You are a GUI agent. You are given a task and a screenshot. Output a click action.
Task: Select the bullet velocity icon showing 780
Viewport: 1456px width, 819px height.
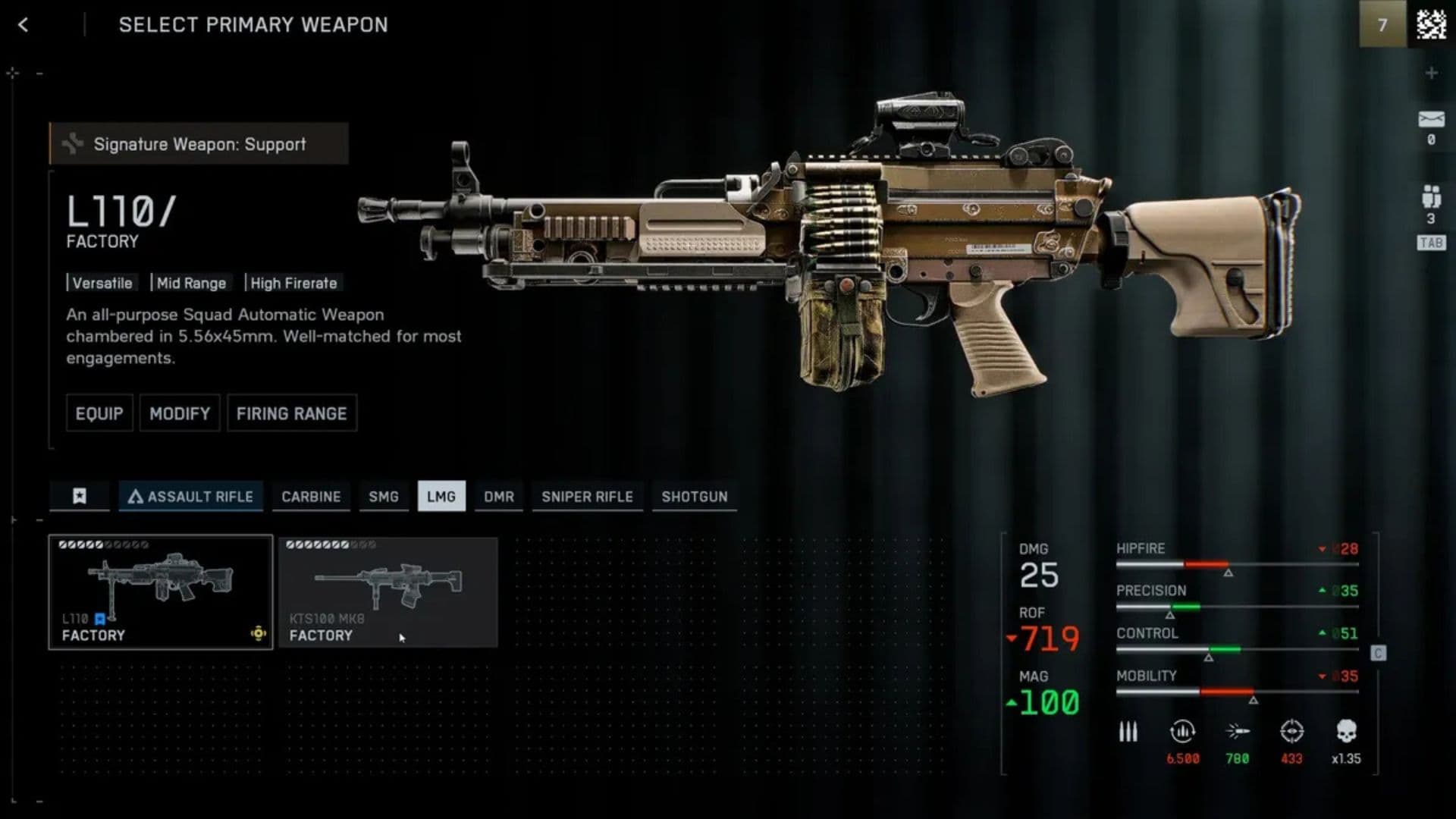tap(1238, 732)
